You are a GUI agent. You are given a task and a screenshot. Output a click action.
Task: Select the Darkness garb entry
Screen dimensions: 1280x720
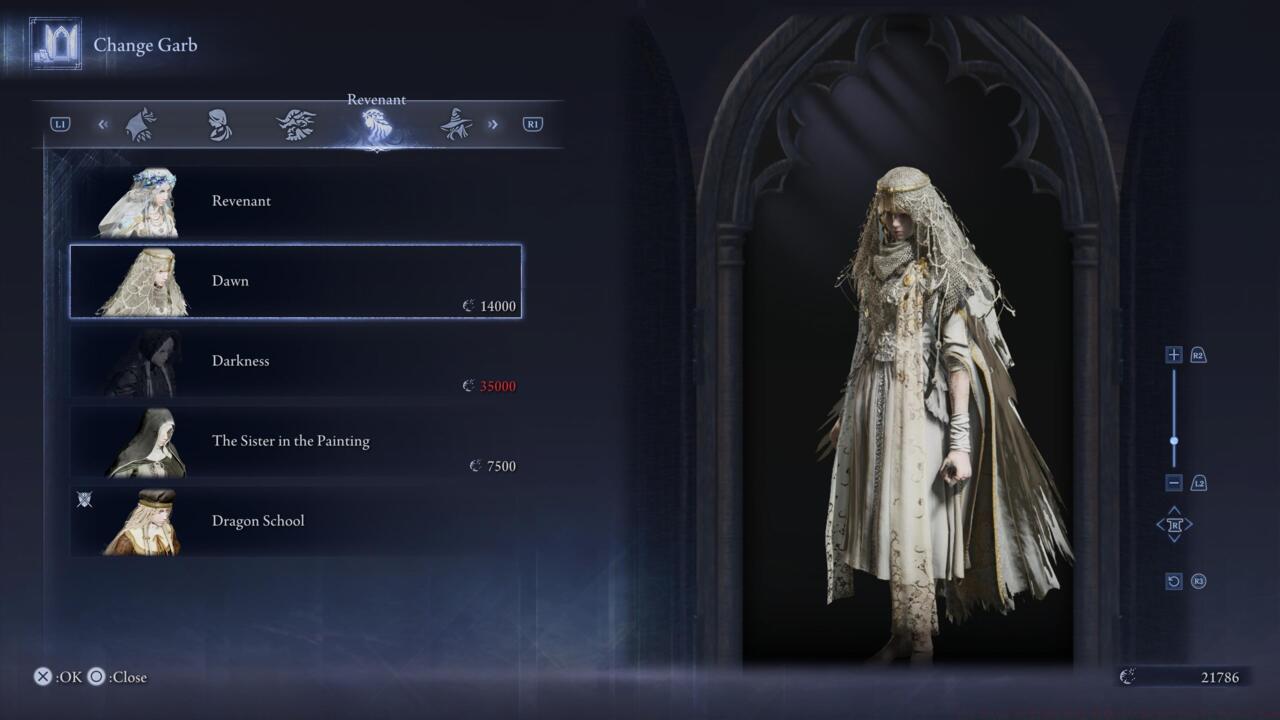tap(295, 361)
